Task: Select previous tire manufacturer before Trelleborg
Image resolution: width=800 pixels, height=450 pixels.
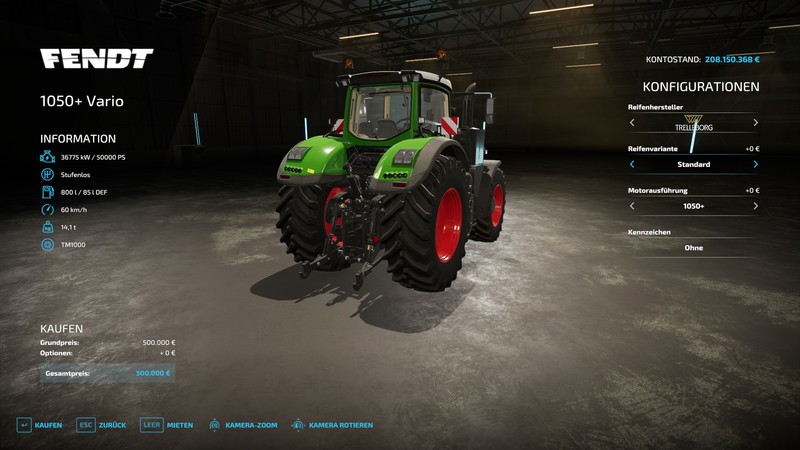Action: click(x=632, y=123)
